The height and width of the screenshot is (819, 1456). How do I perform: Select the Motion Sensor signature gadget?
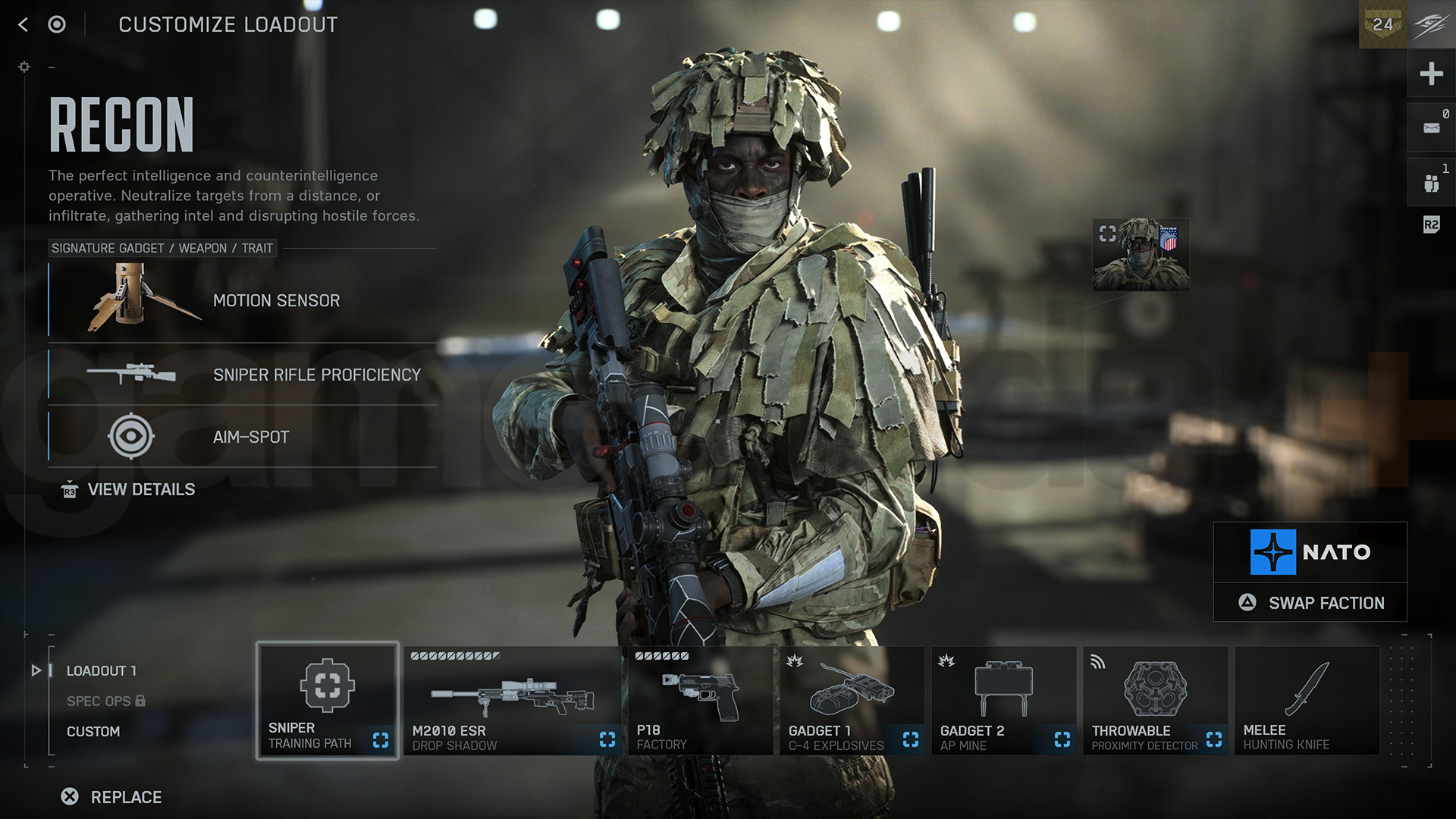[x=243, y=300]
